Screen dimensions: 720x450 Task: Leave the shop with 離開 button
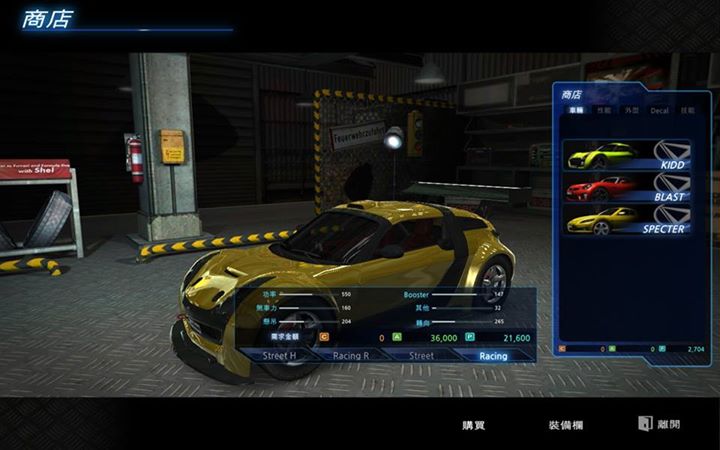click(x=661, y=424)
